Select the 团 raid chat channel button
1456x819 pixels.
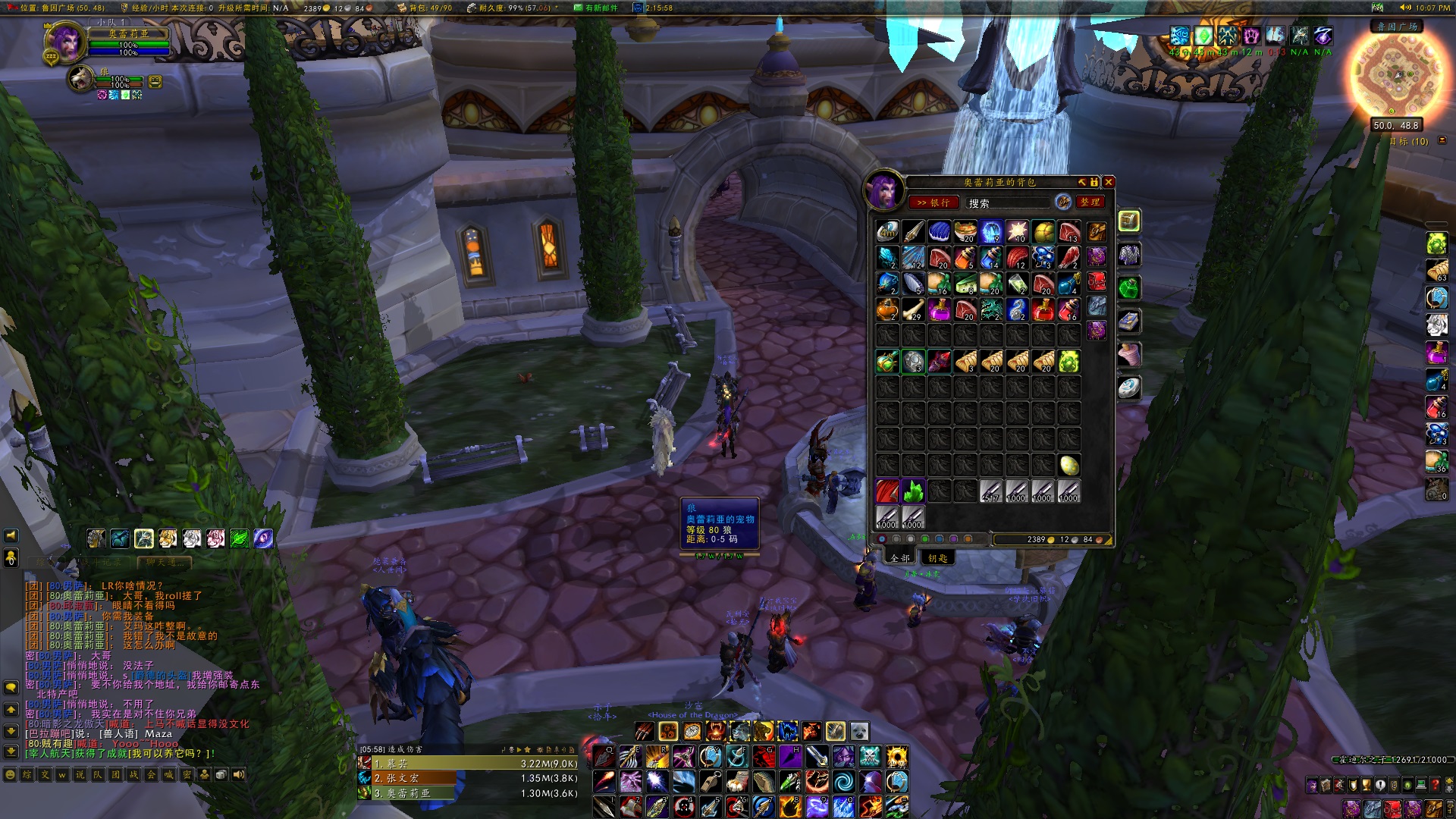(115, 775)
